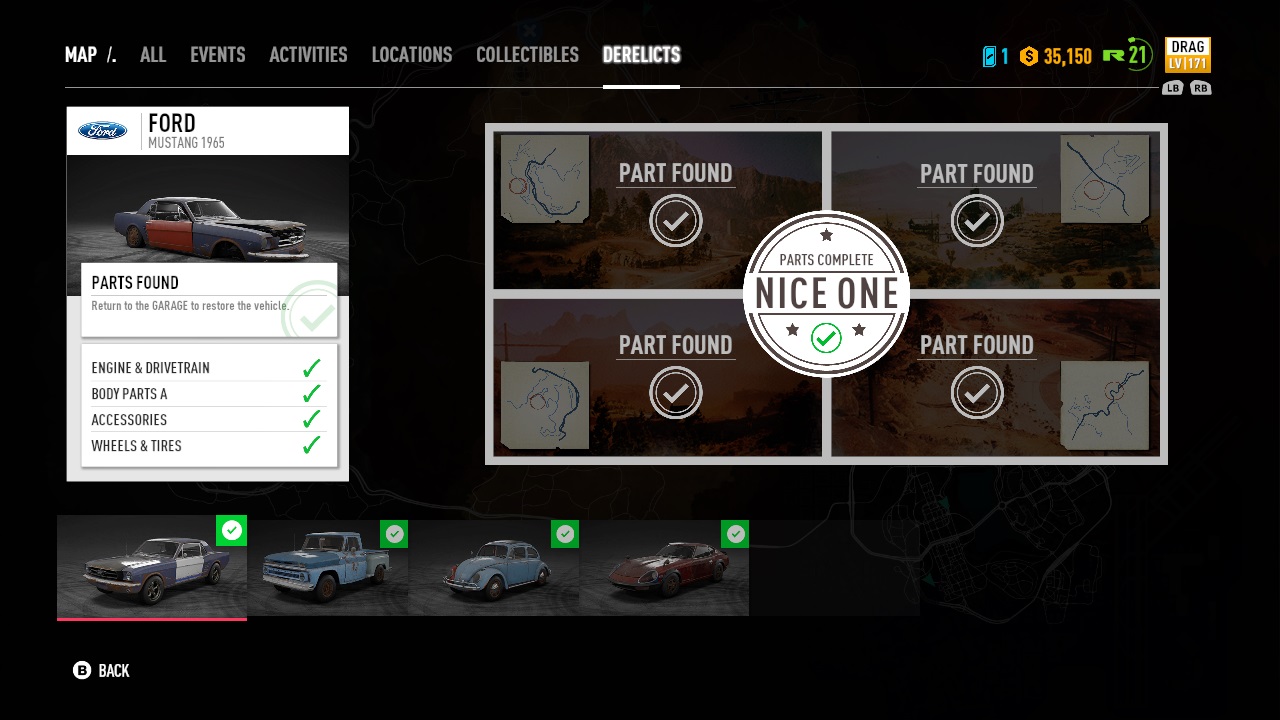Select the blue Beetle derelict thumbnail
Viewport: 1280px width, 720px height.
pyautogui.click(x=494, y=567)
